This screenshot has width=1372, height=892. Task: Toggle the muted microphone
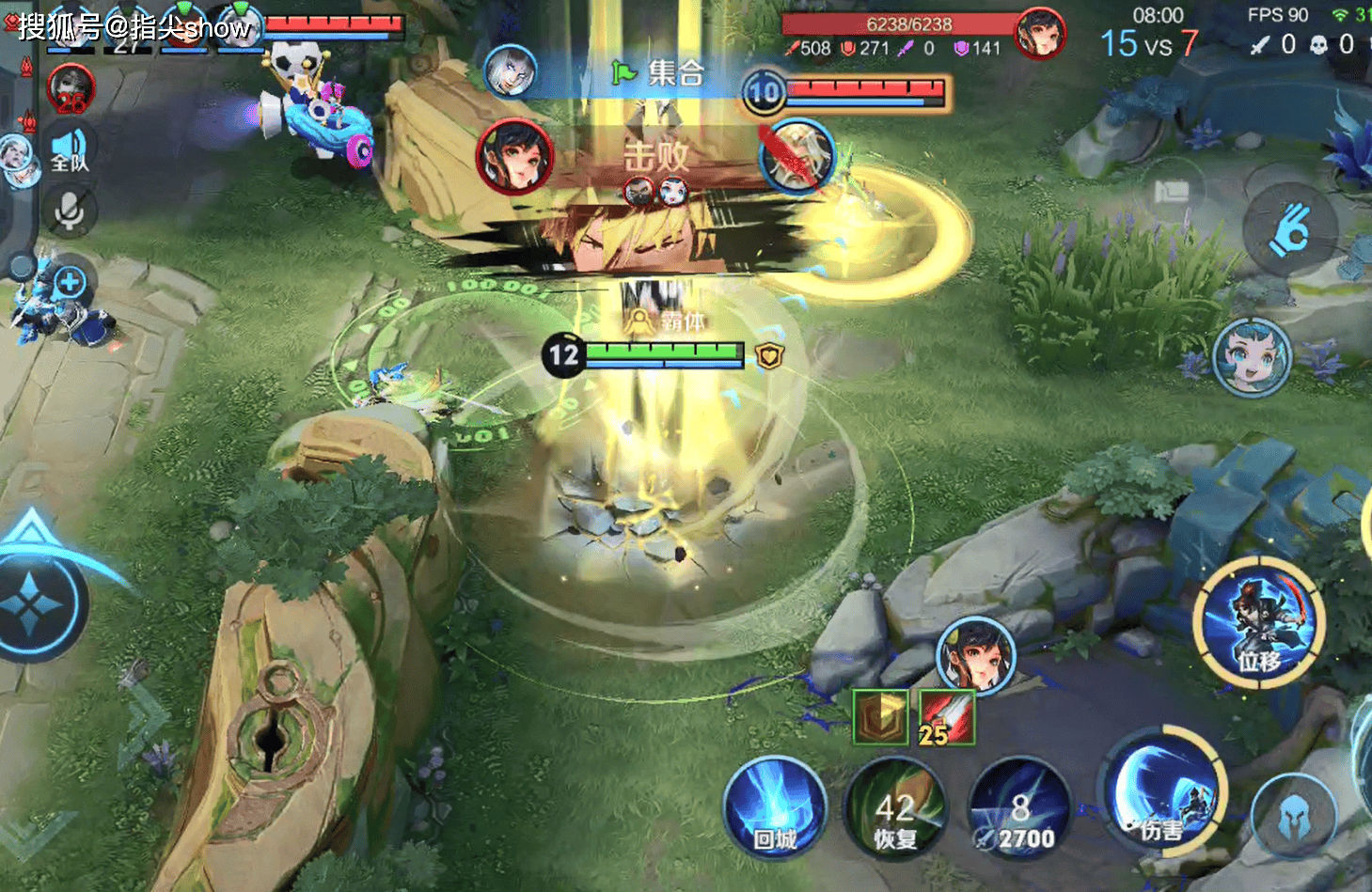pos(69,211)
